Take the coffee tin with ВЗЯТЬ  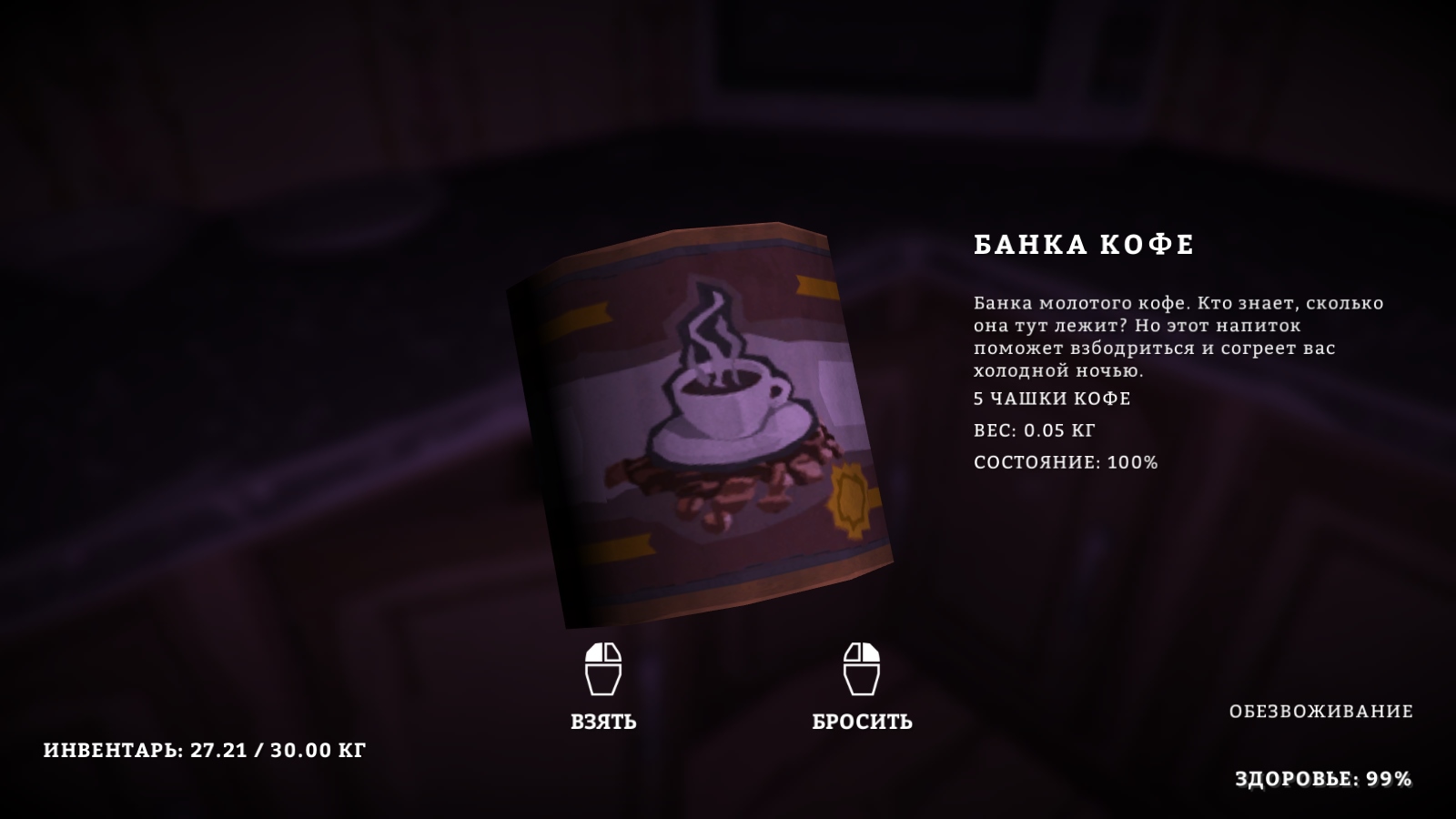pyautogui.click(x=603, y=720)
